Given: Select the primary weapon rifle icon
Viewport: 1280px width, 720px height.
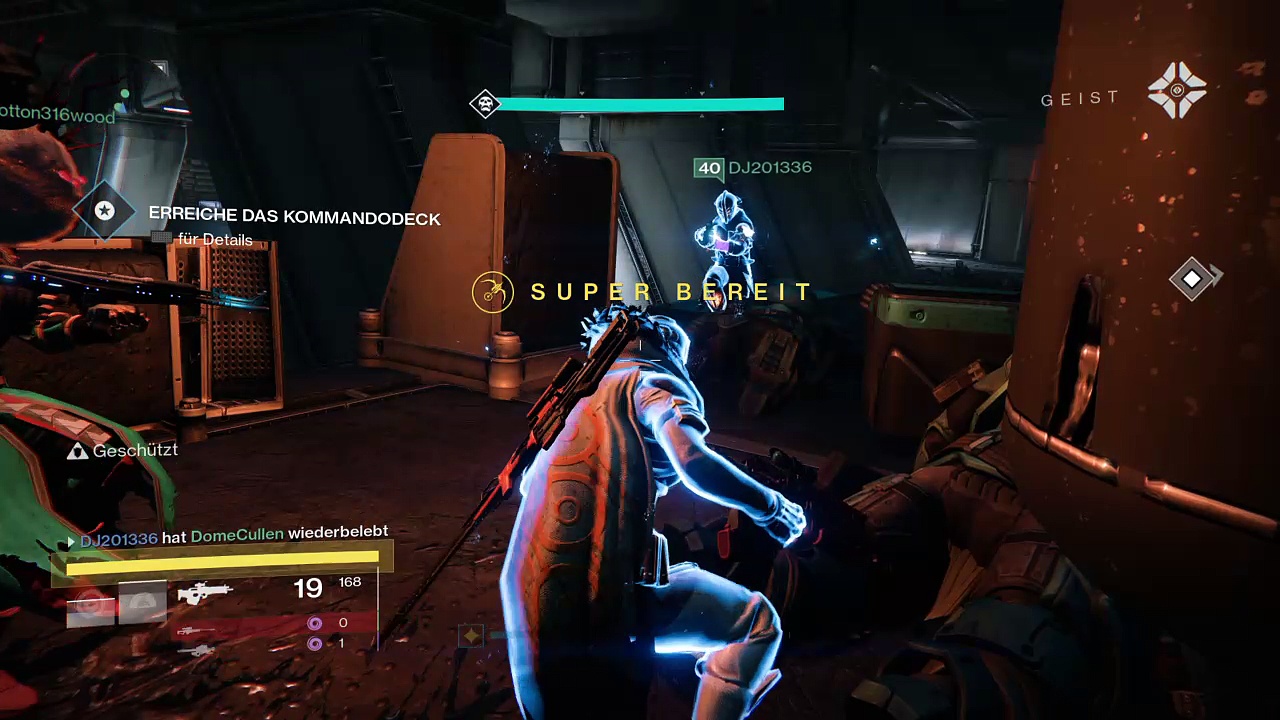Looking at the screenshot, I should [x=204, y=593].
